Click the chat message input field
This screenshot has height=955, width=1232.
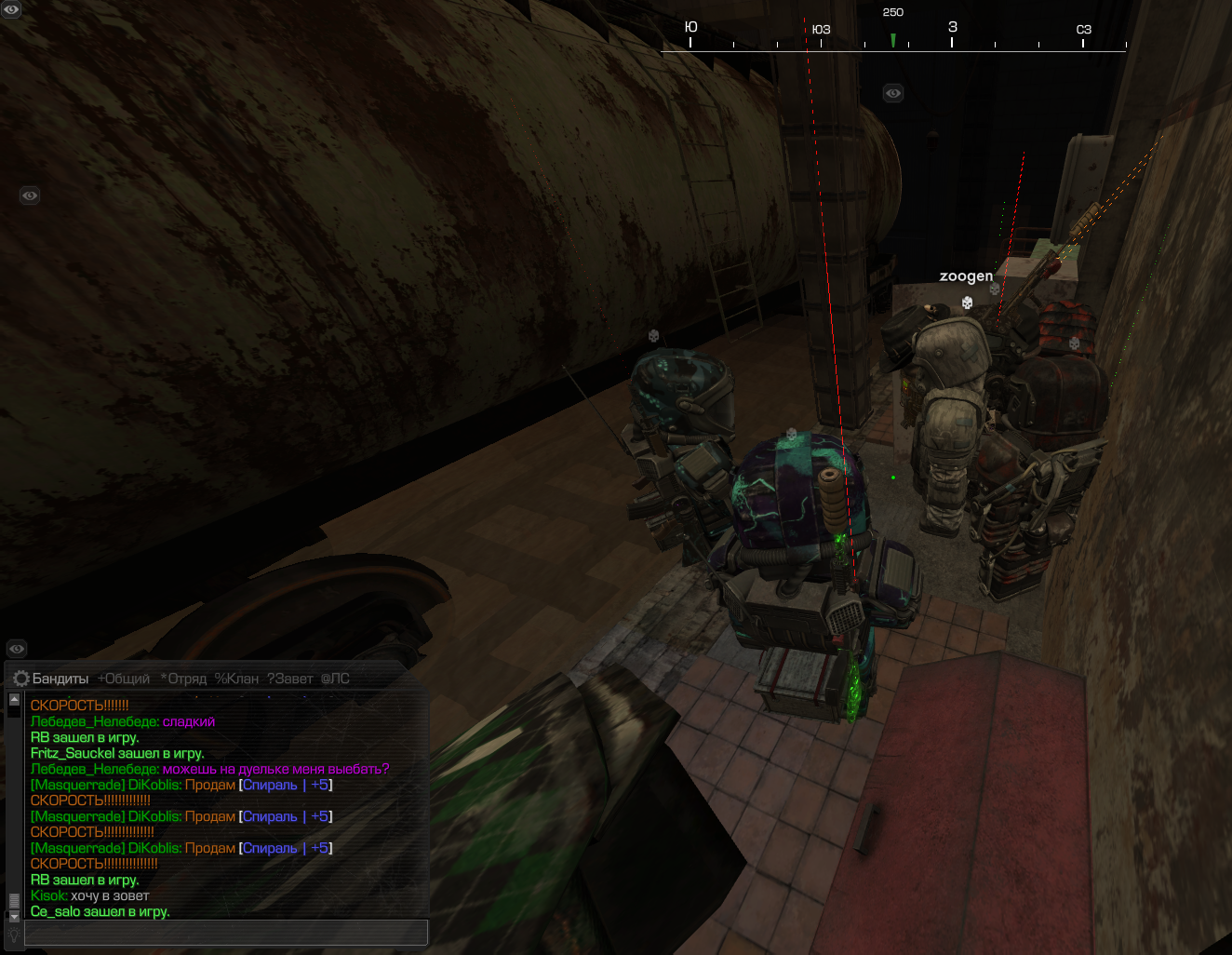pyautogui.click(x=225, y=932)
